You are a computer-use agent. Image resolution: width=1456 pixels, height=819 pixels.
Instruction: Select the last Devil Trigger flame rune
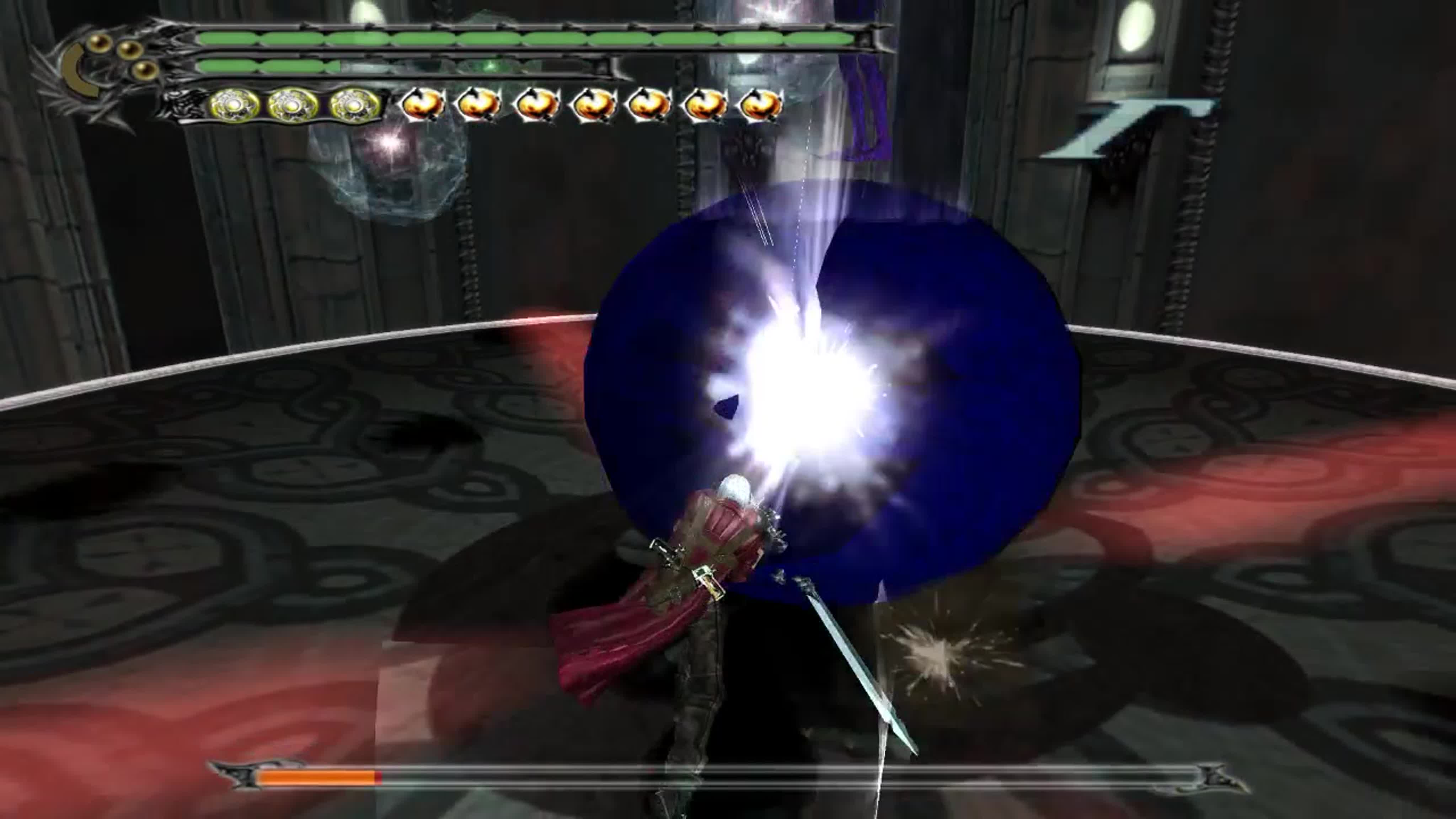pos(763,105)
